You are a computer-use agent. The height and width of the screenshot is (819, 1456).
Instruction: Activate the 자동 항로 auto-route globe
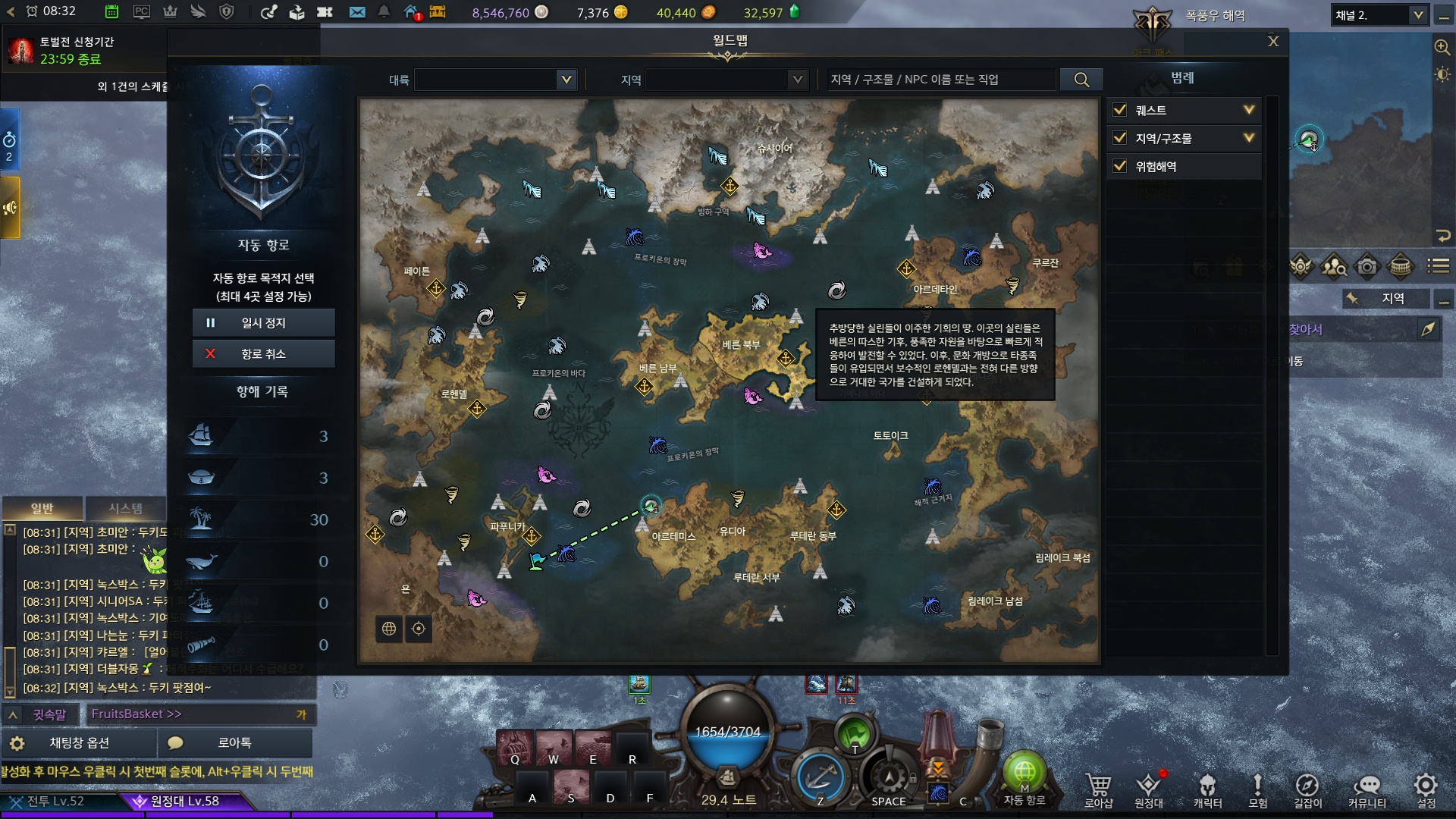[x=1025, y=773]
